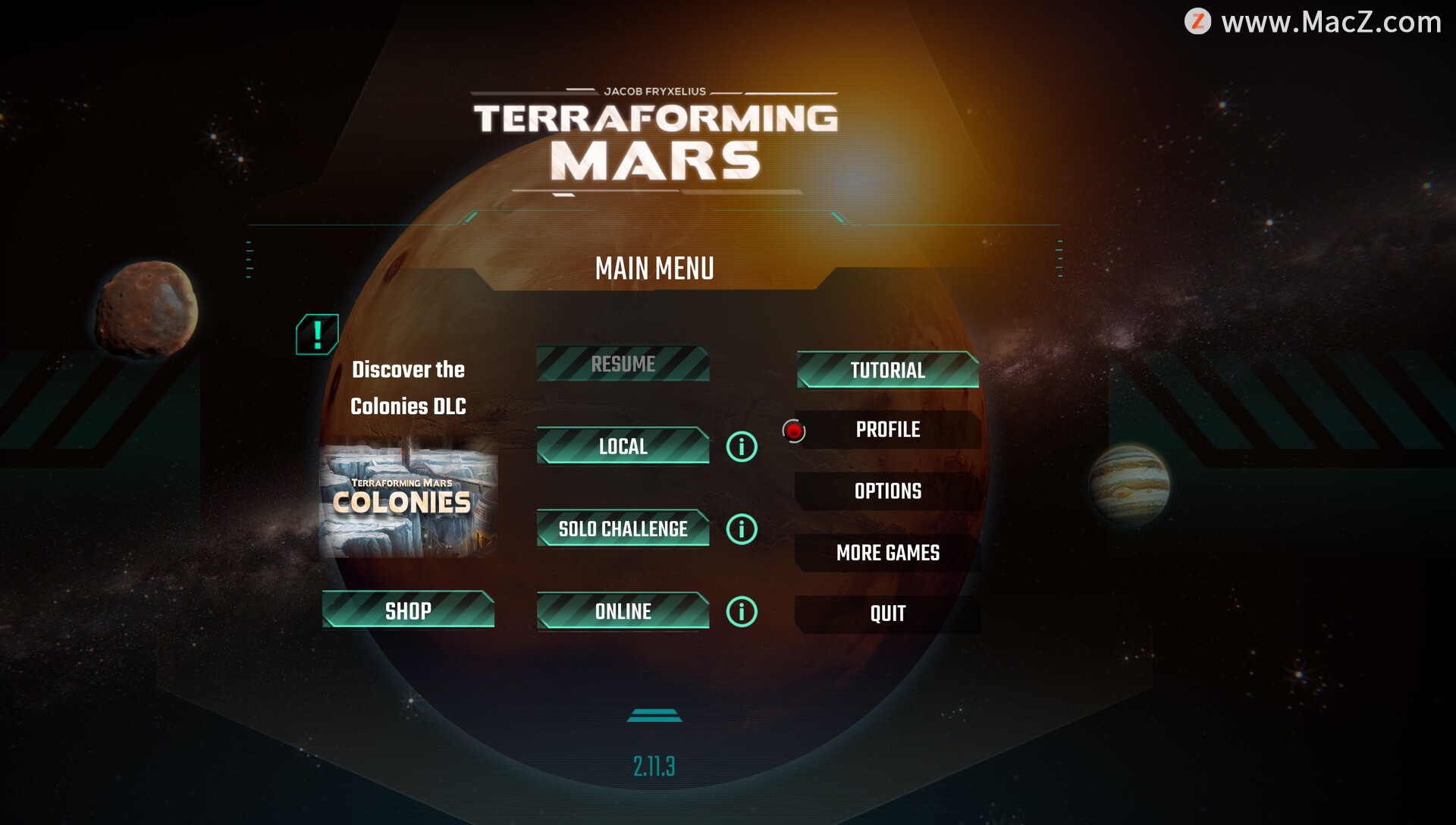1456x825 pixels.
Task: Expand the teal arrow above version number
Action: 654,715
